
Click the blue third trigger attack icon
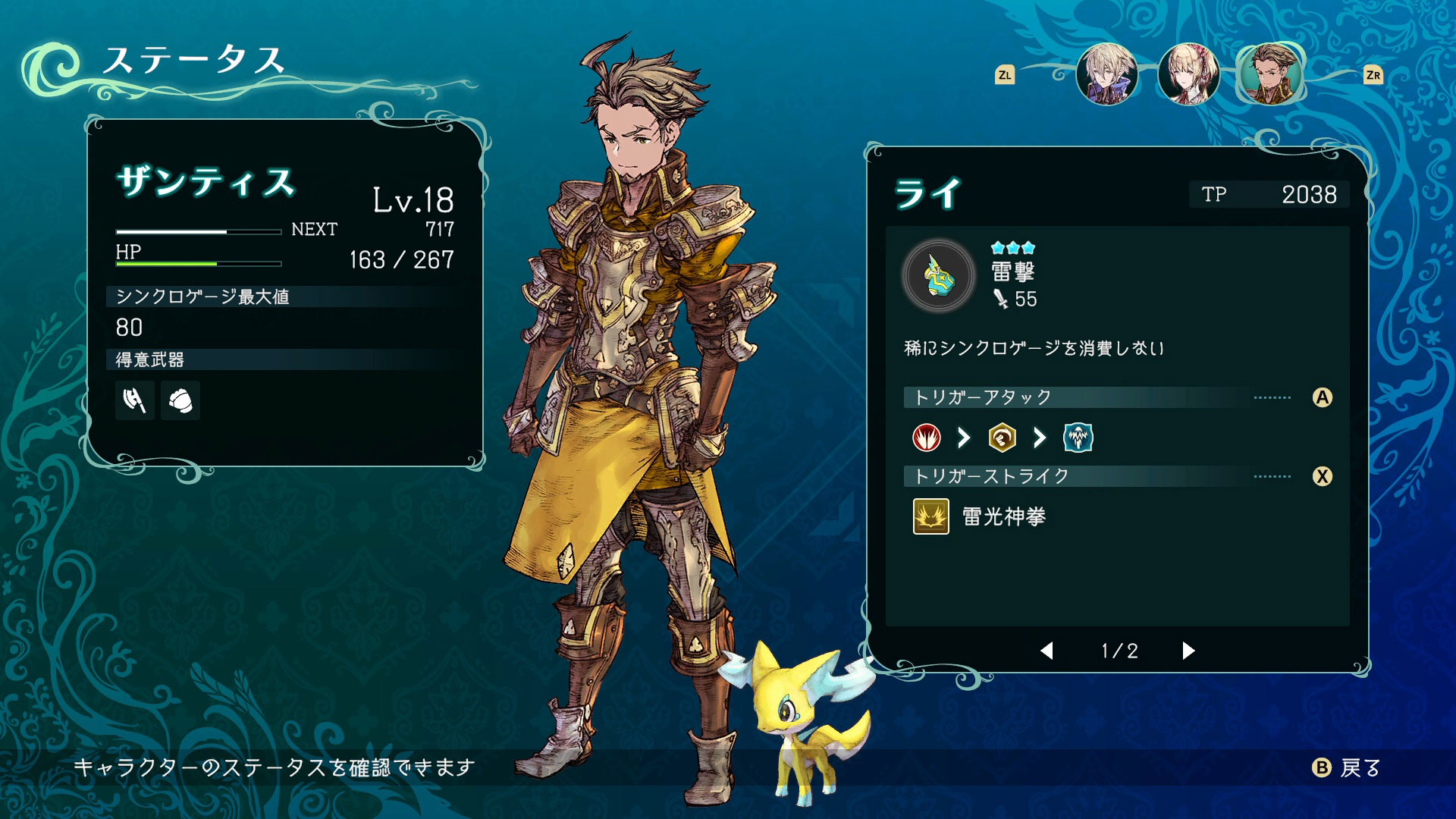pos(1078,438)
